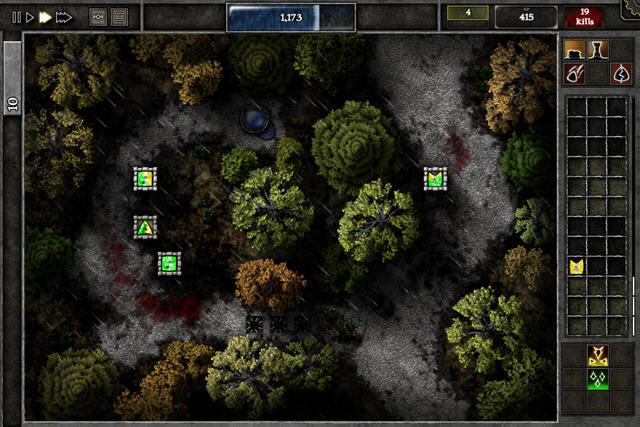Screen dimensions: 640x427
Task: Select the build trench spell
Action: pyautogui.click(x=574, y=50)
